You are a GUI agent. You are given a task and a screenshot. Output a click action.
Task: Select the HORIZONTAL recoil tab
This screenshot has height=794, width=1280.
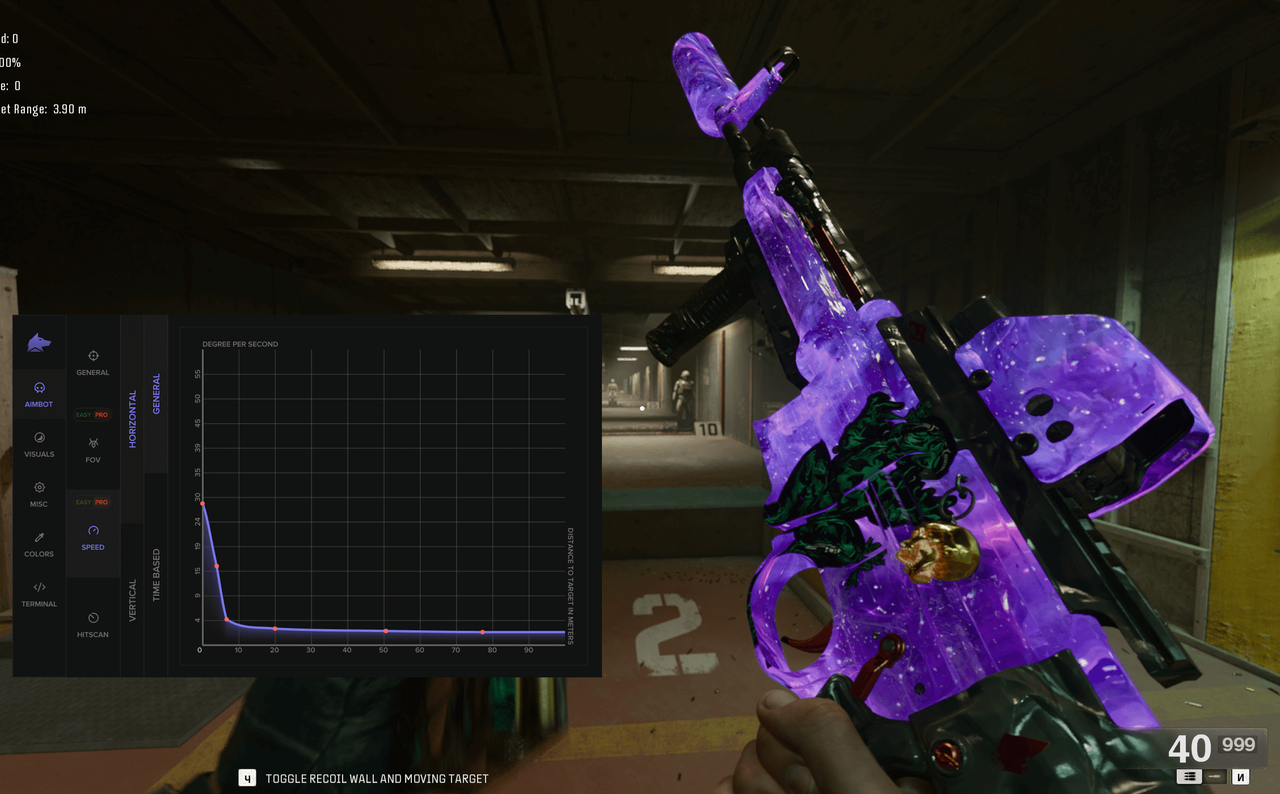(133, 415)
